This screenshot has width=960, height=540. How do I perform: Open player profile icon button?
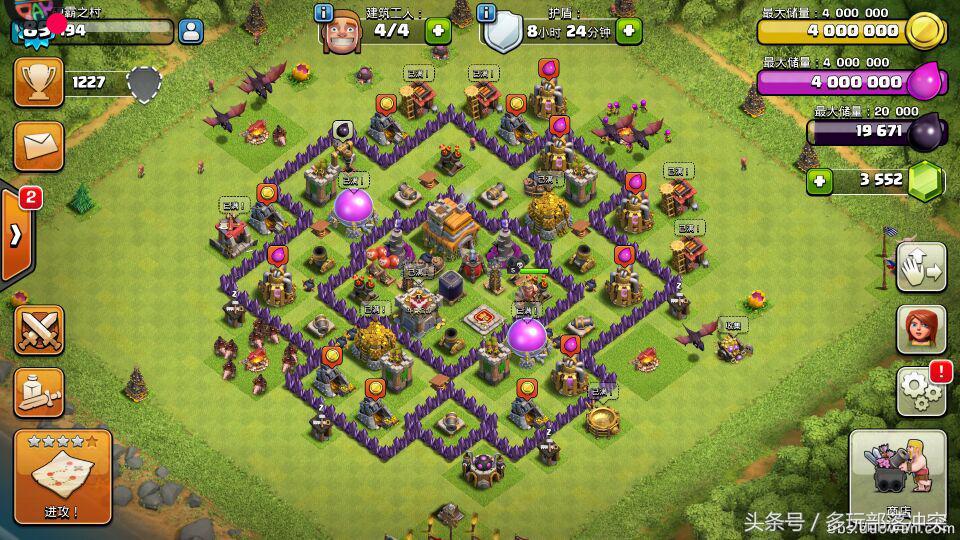190,30
